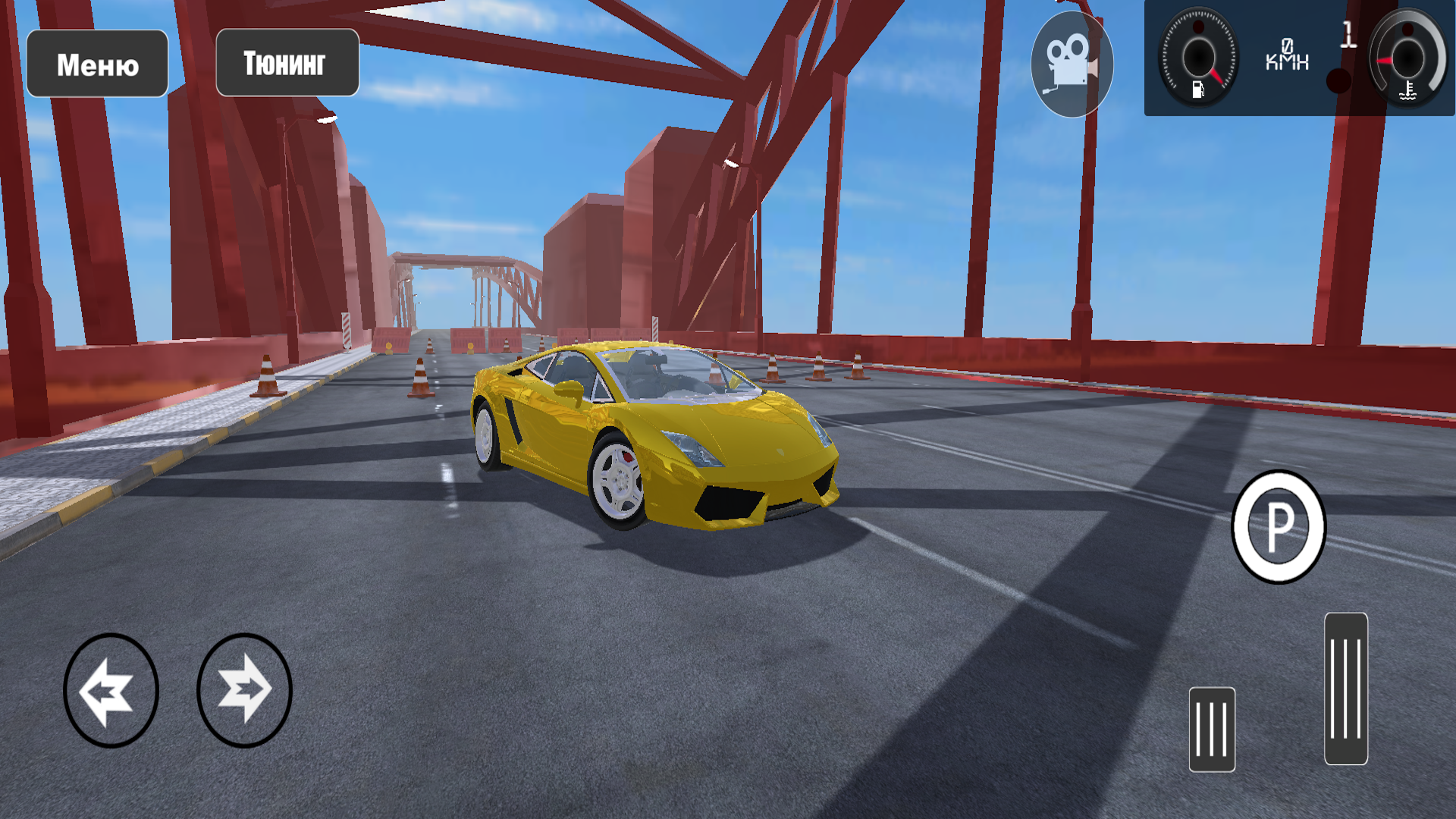Switch camera view with the camera icon
Viewport: 1456px width, 819px height.
point(1071,61)
